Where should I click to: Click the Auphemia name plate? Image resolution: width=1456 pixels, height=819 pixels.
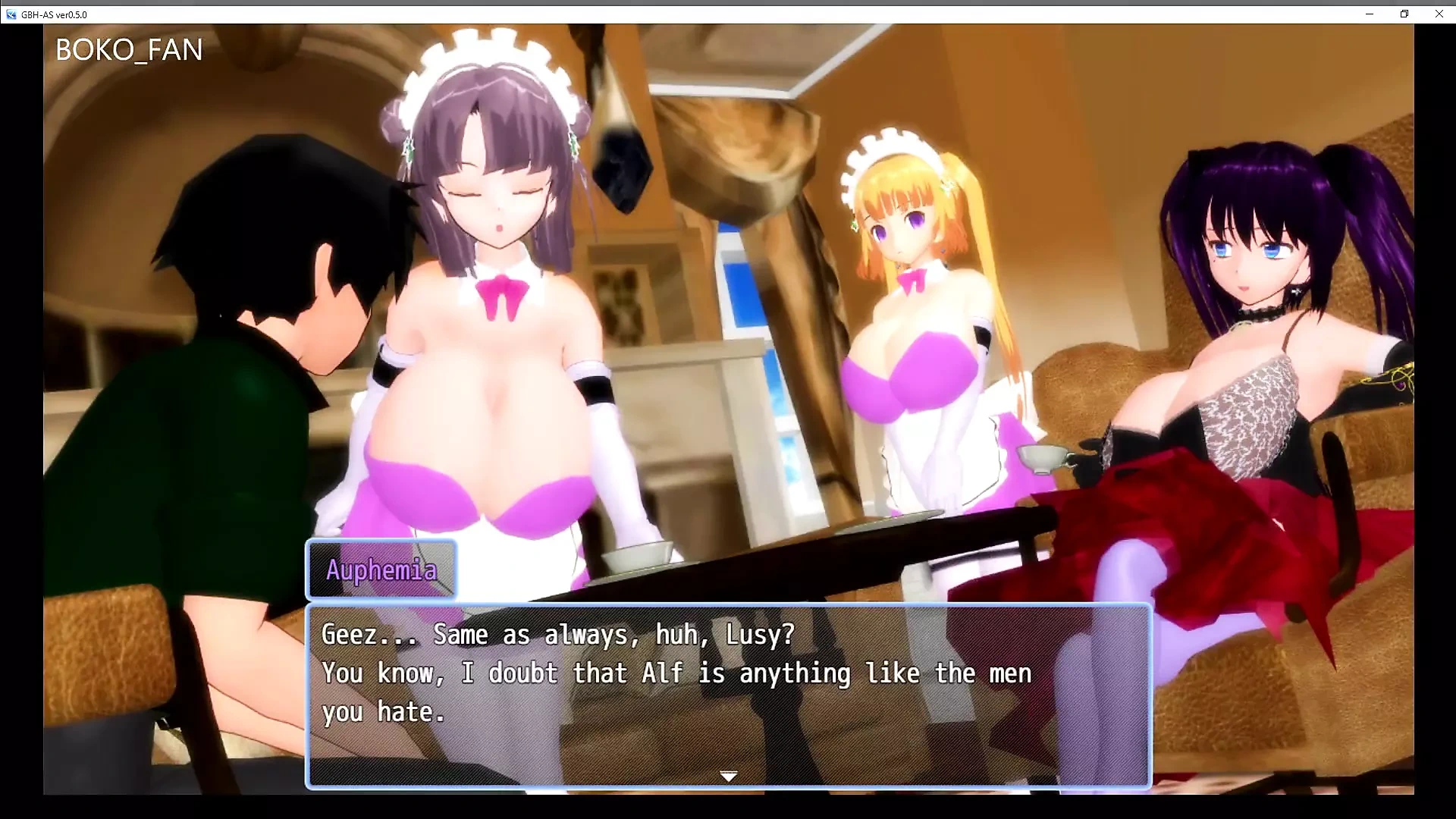tap(381, 570)
